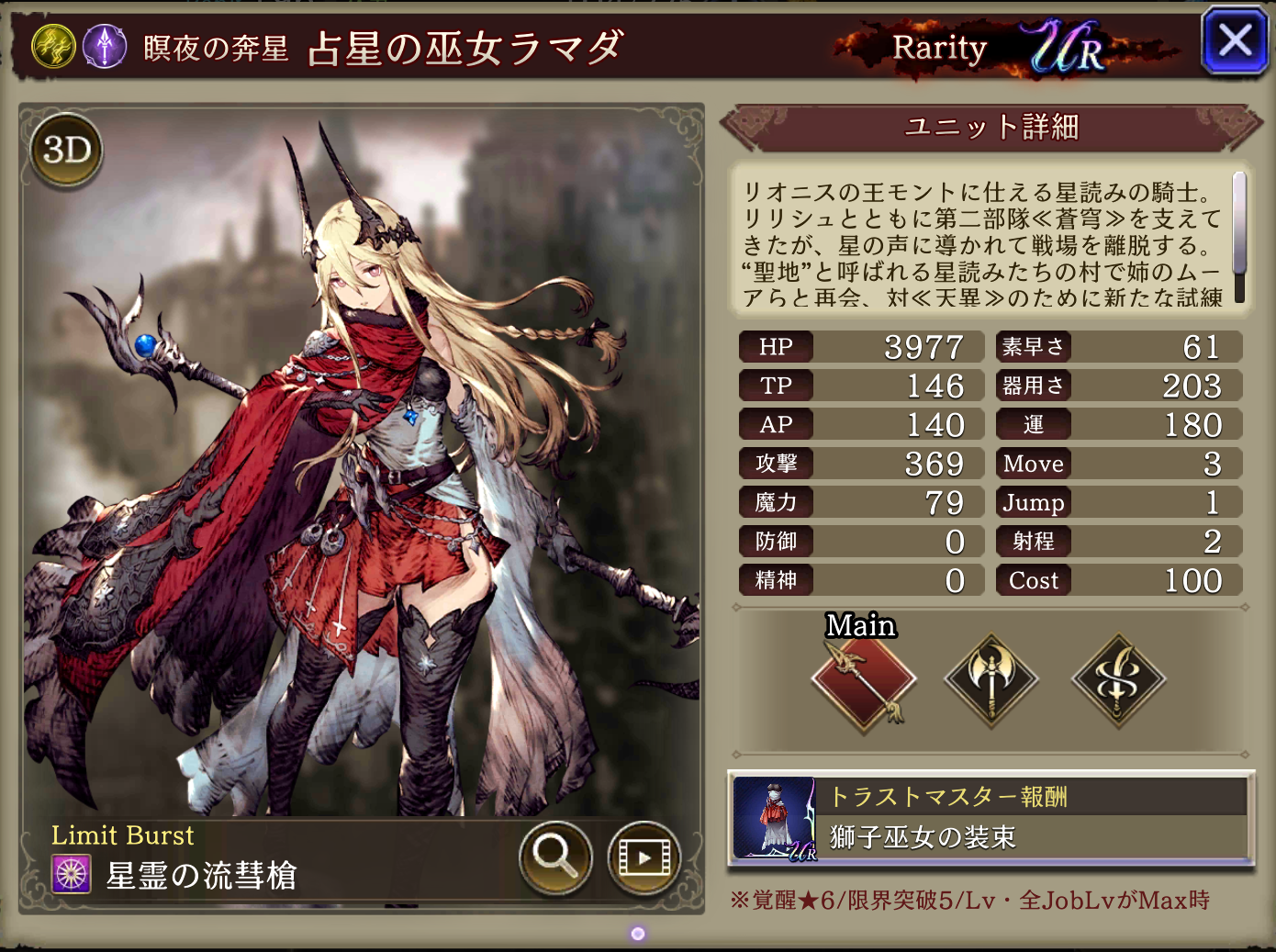
Task: Close the unit detail window
Action: click(1234, 41)
